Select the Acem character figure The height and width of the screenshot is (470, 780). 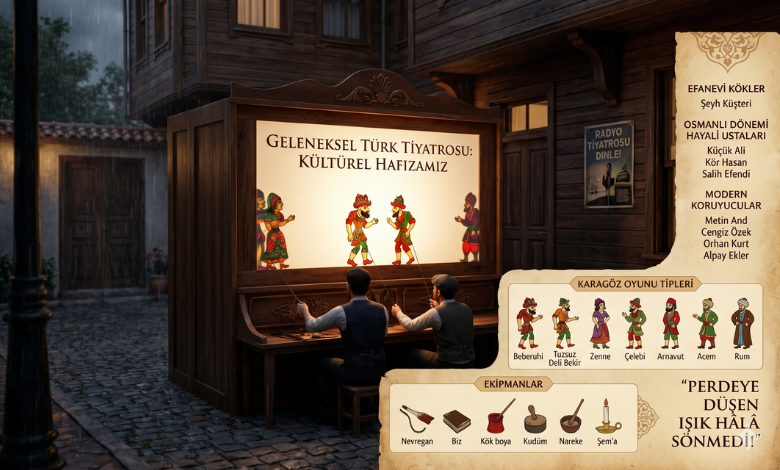706,322
